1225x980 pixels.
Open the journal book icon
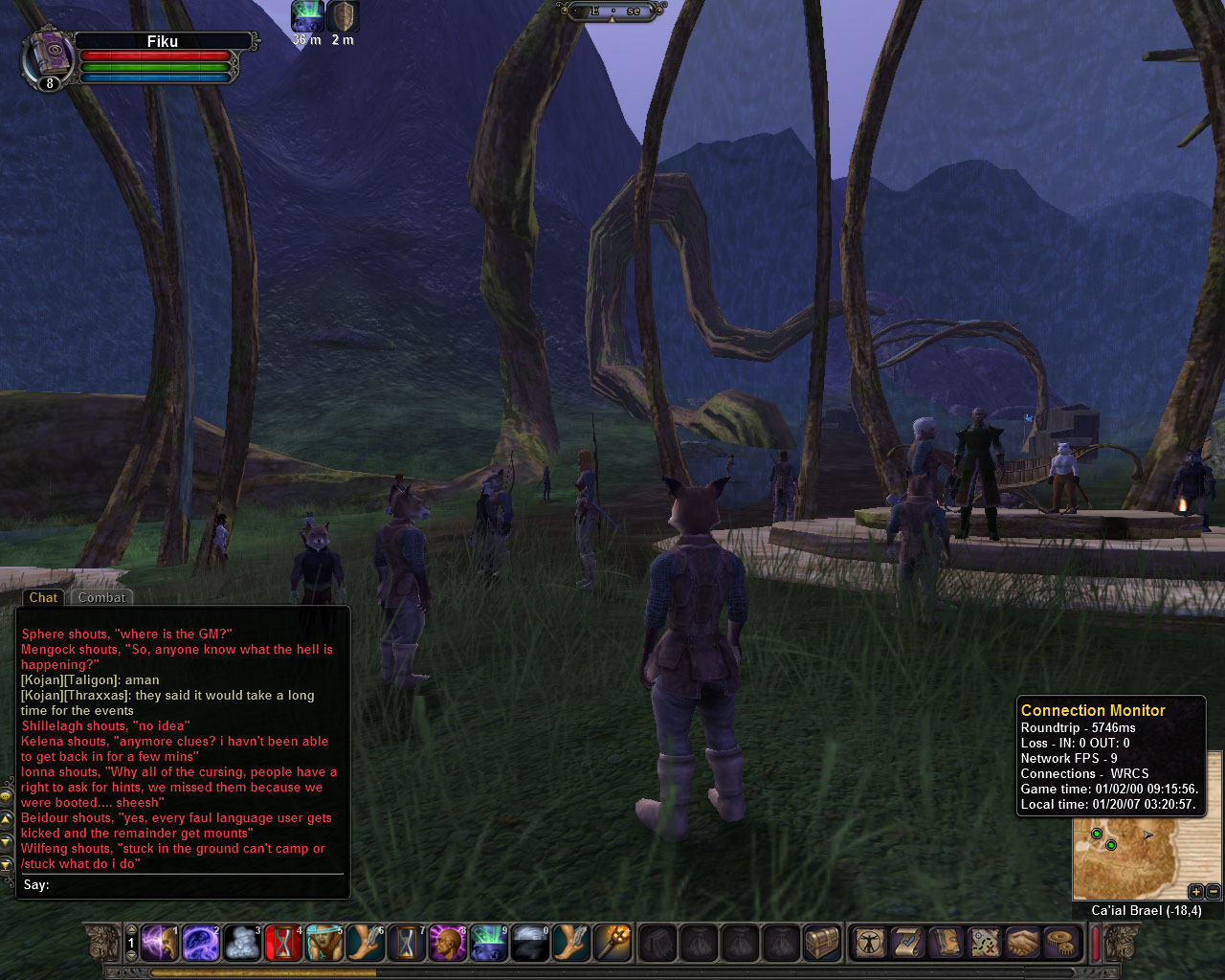[946, 944]
